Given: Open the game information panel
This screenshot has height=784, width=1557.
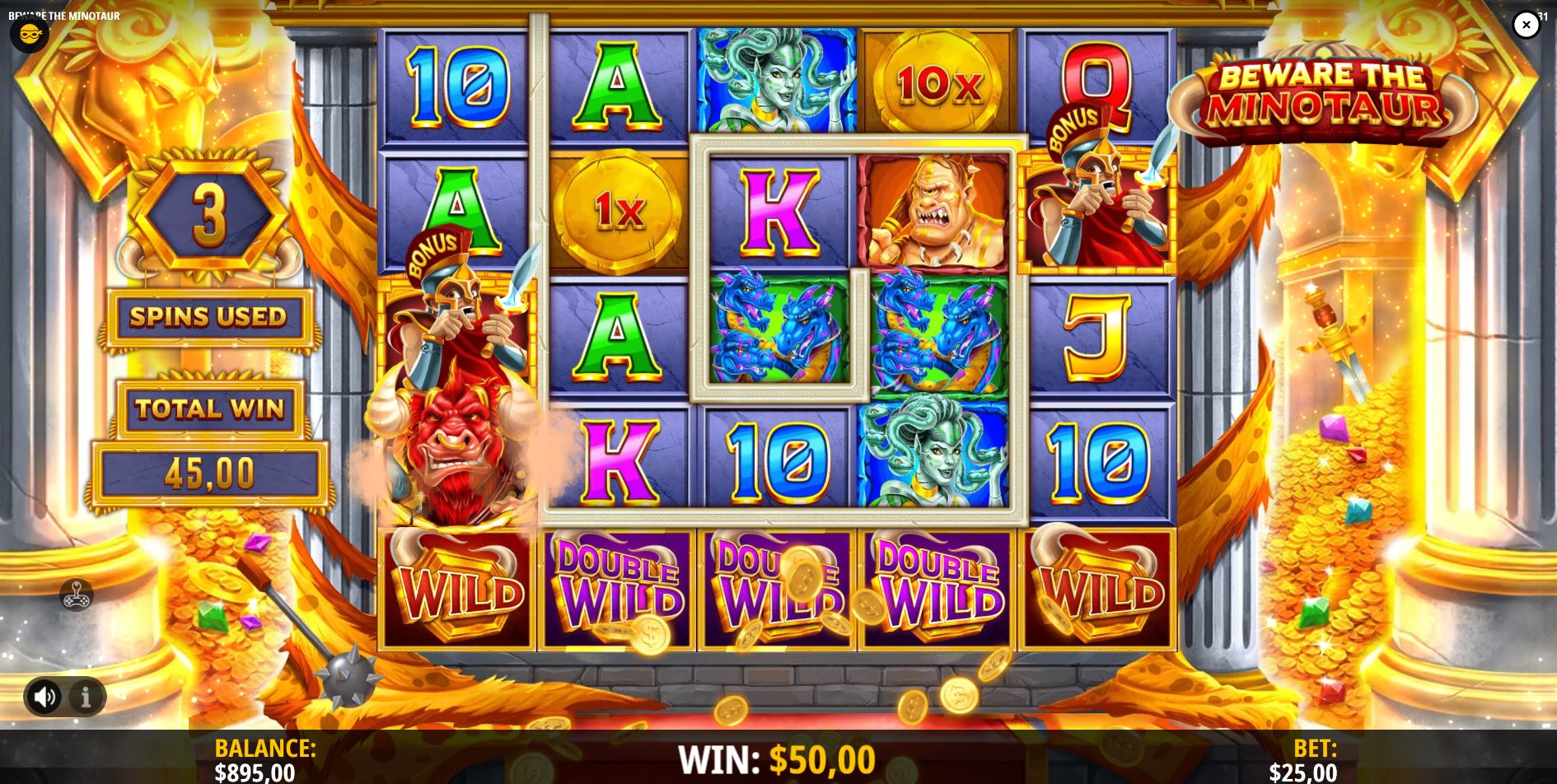Looking at the screenshot, I should (85, 696).
